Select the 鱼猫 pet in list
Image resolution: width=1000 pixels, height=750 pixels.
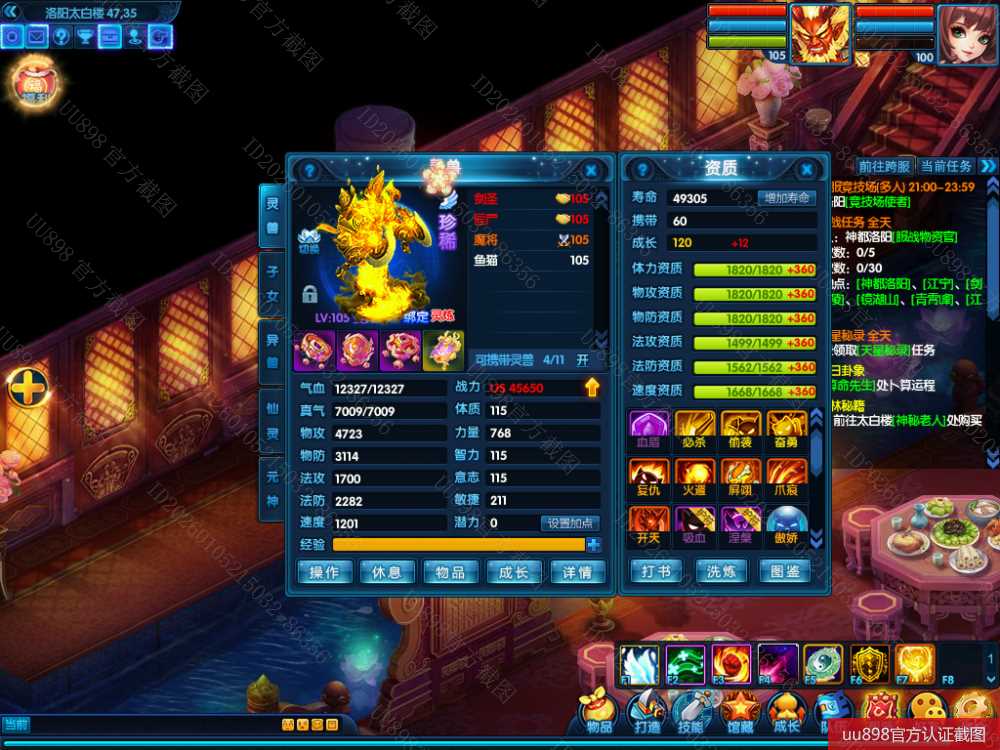(530, 261)
